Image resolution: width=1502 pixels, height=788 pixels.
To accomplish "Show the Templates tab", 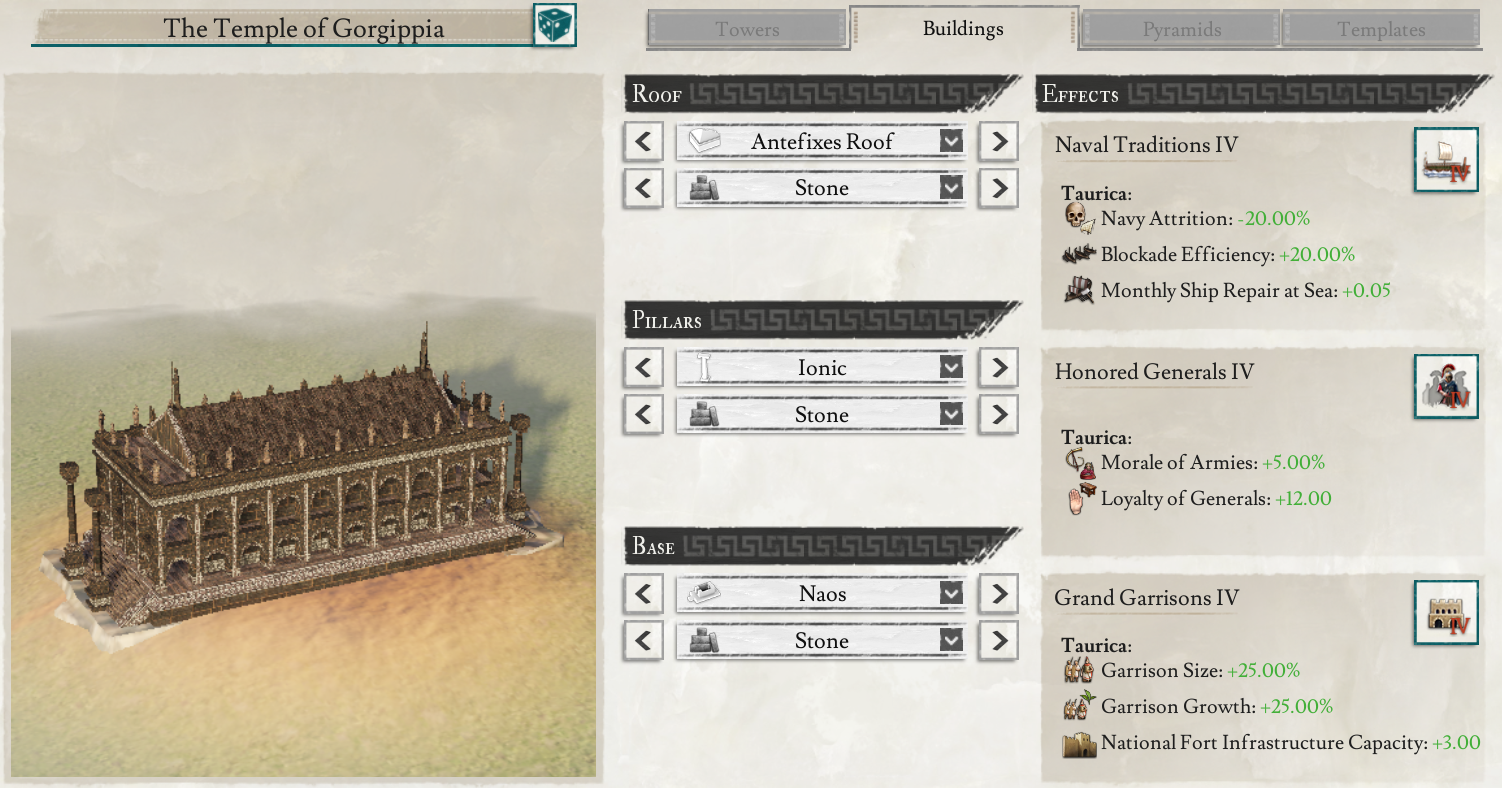I will pos(1381,30).
